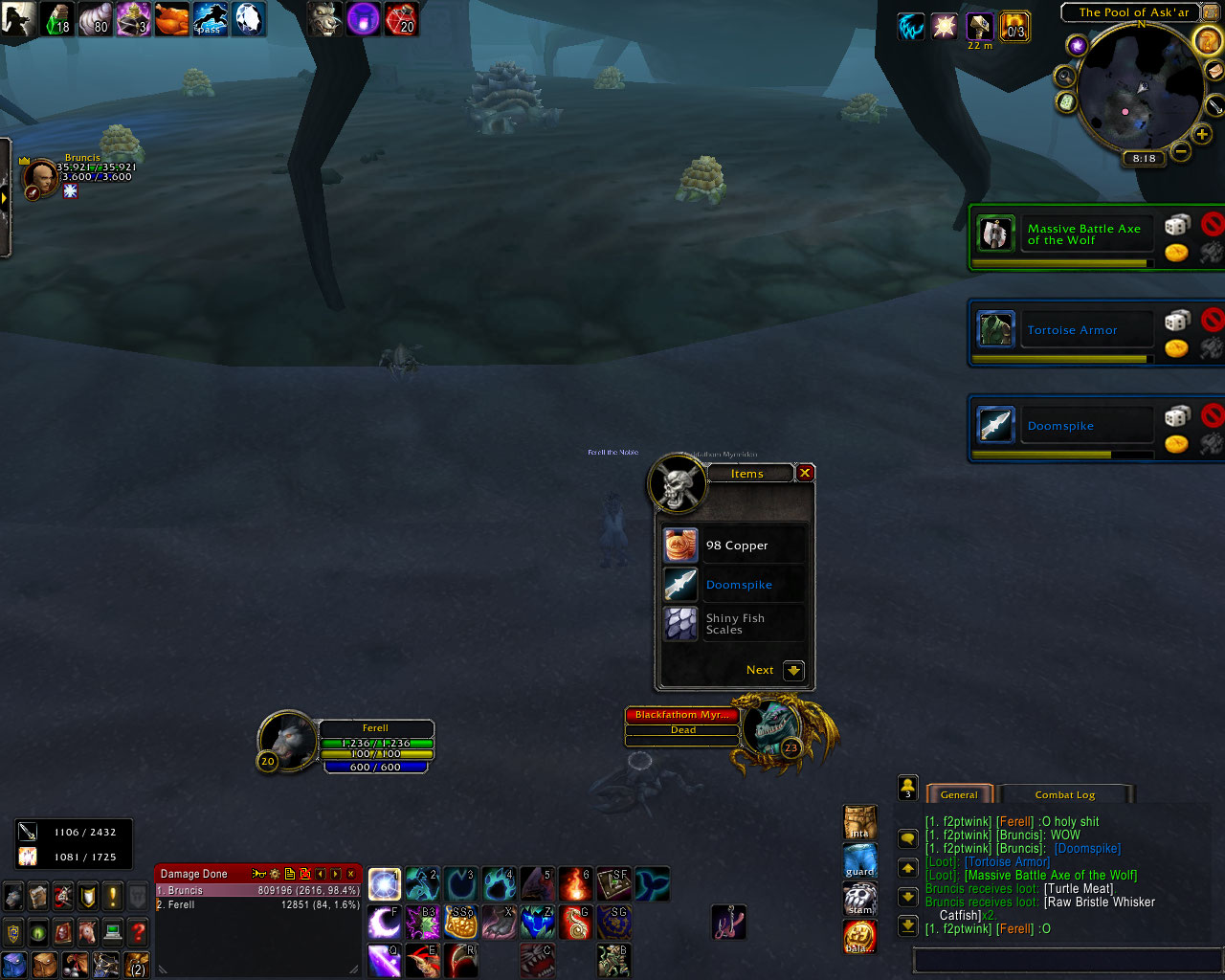Click the chat input box
This screenshot has width=1225, height=980.
pyautogui.click(x=1062, y=960)
